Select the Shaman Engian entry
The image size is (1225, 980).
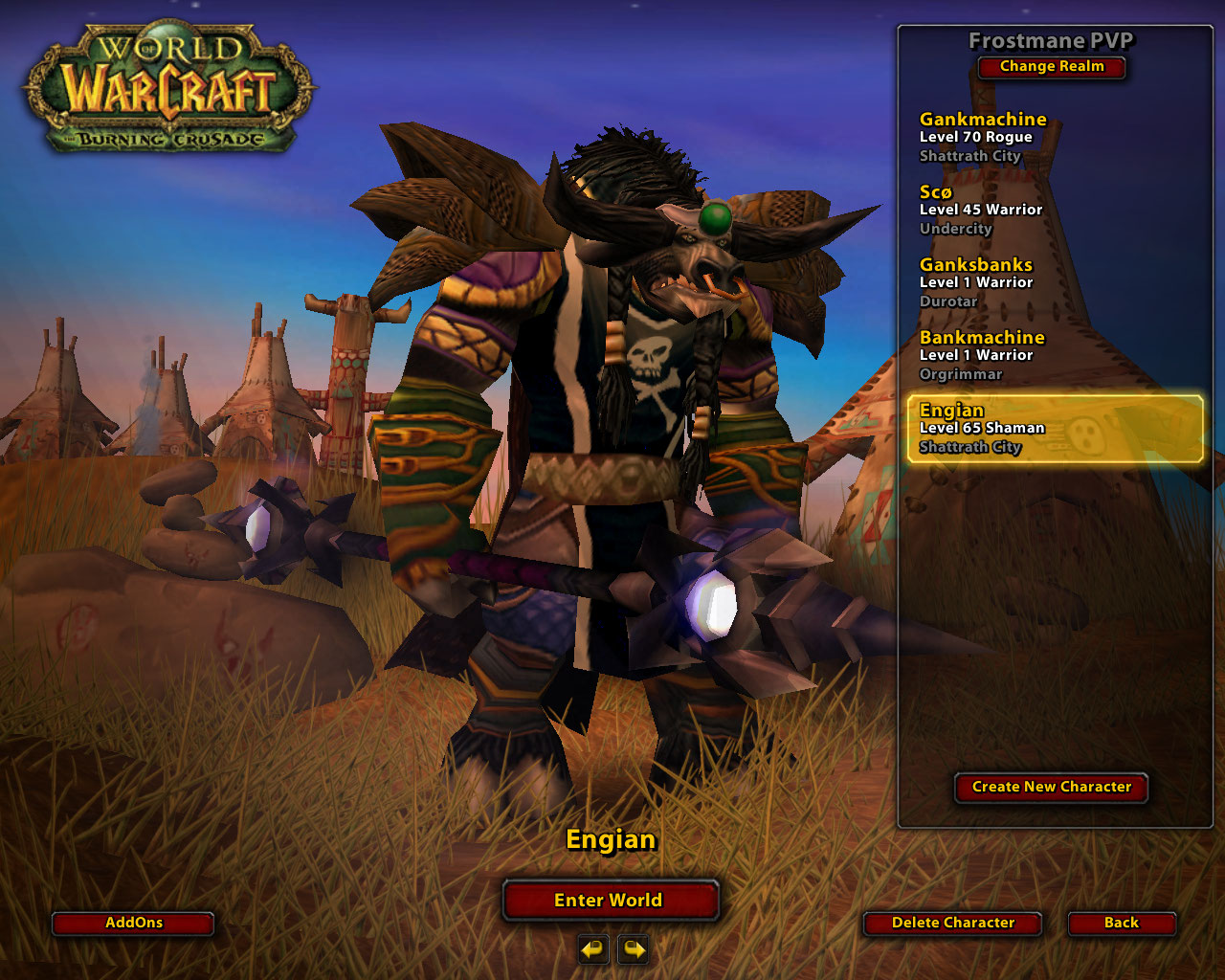click(x=1053, y=429)
